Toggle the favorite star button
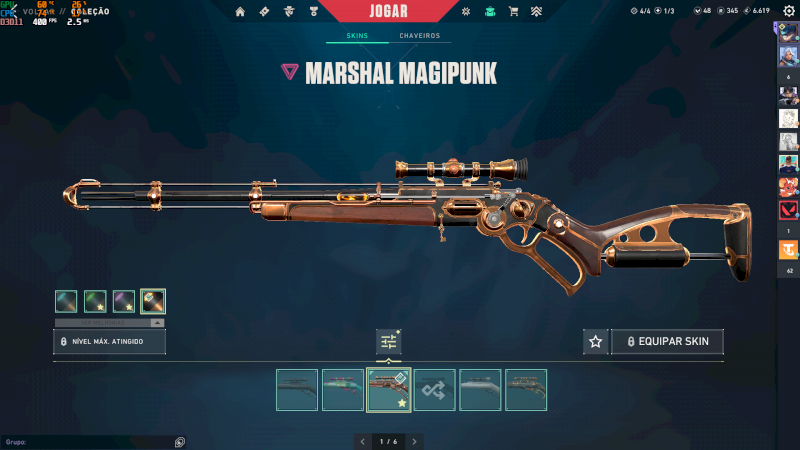This screenshot has height=450, width=800. (x=596, y=342)
